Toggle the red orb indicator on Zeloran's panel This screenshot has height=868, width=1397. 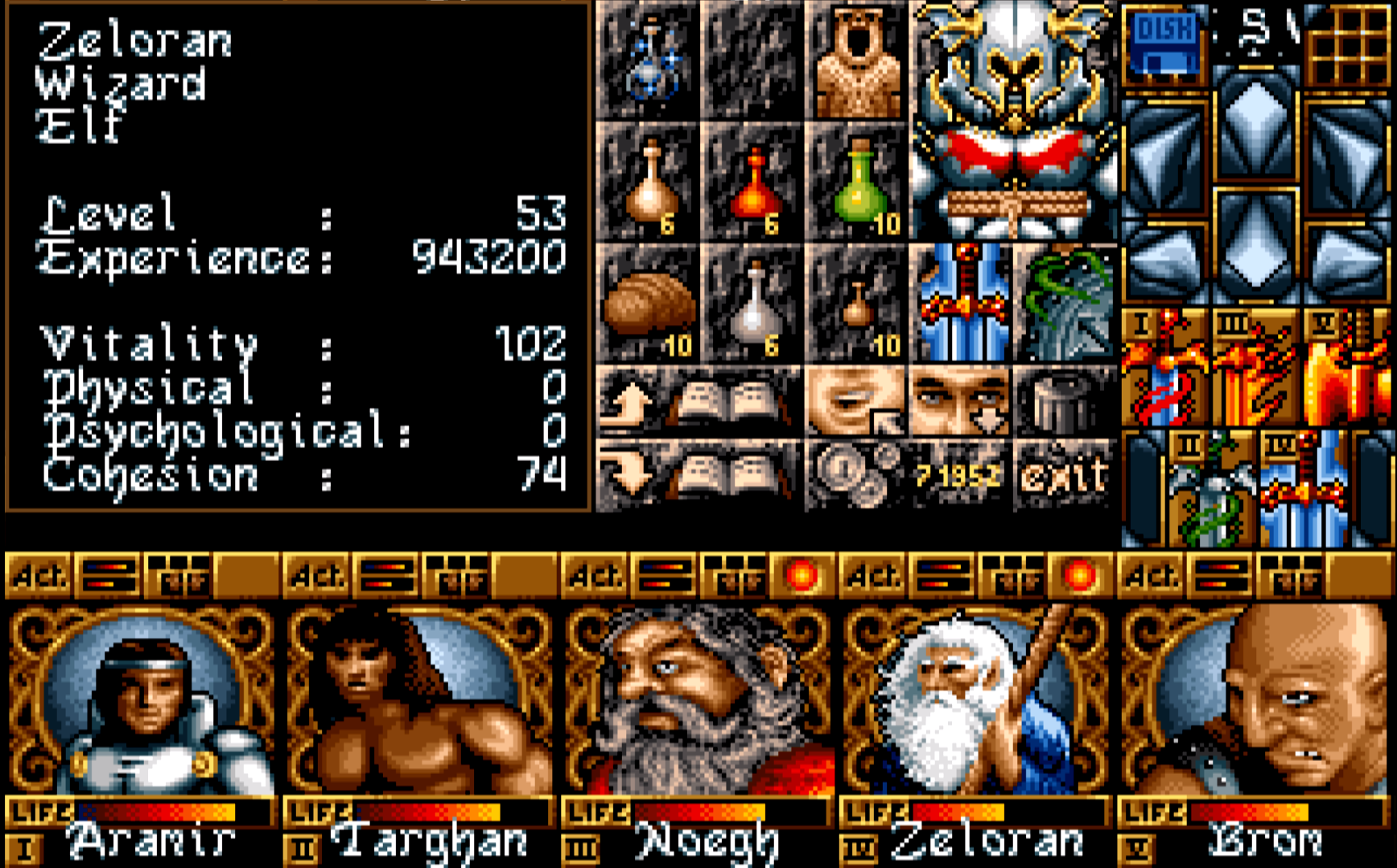click(x=1078, y=575)
